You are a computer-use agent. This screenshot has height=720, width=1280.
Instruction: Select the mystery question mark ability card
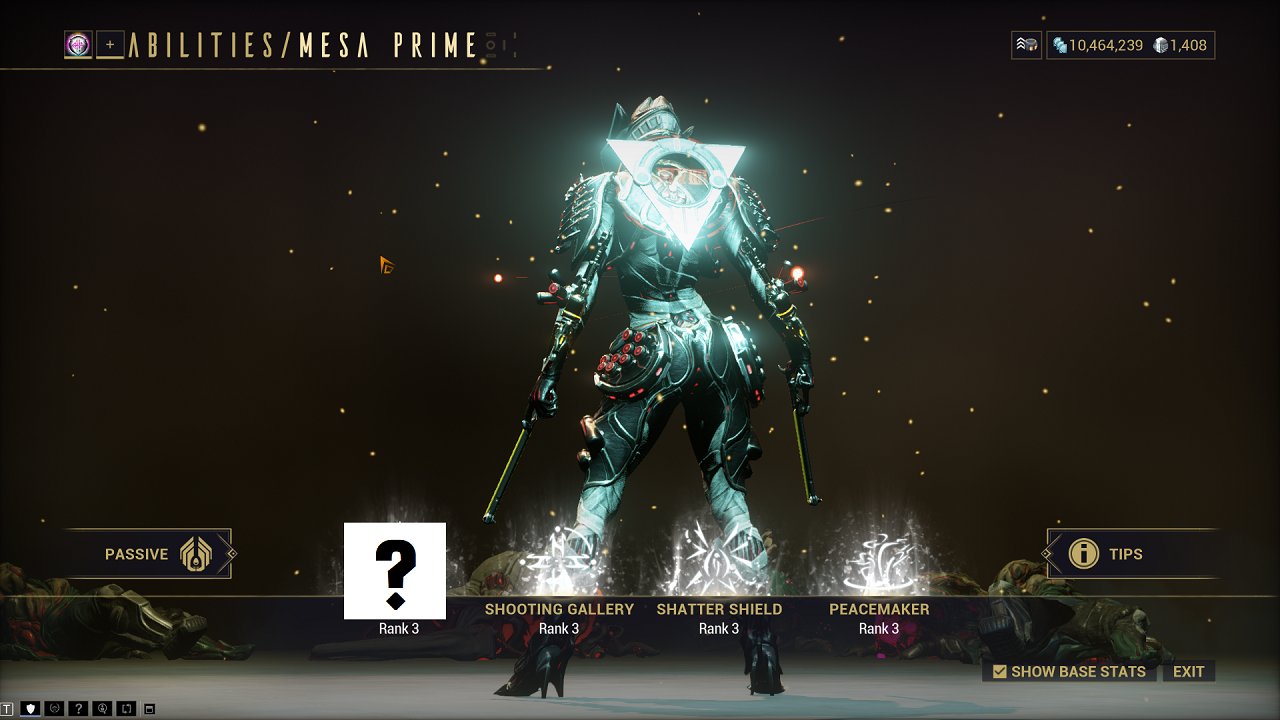pyautogui.click(x=397, y=570)
